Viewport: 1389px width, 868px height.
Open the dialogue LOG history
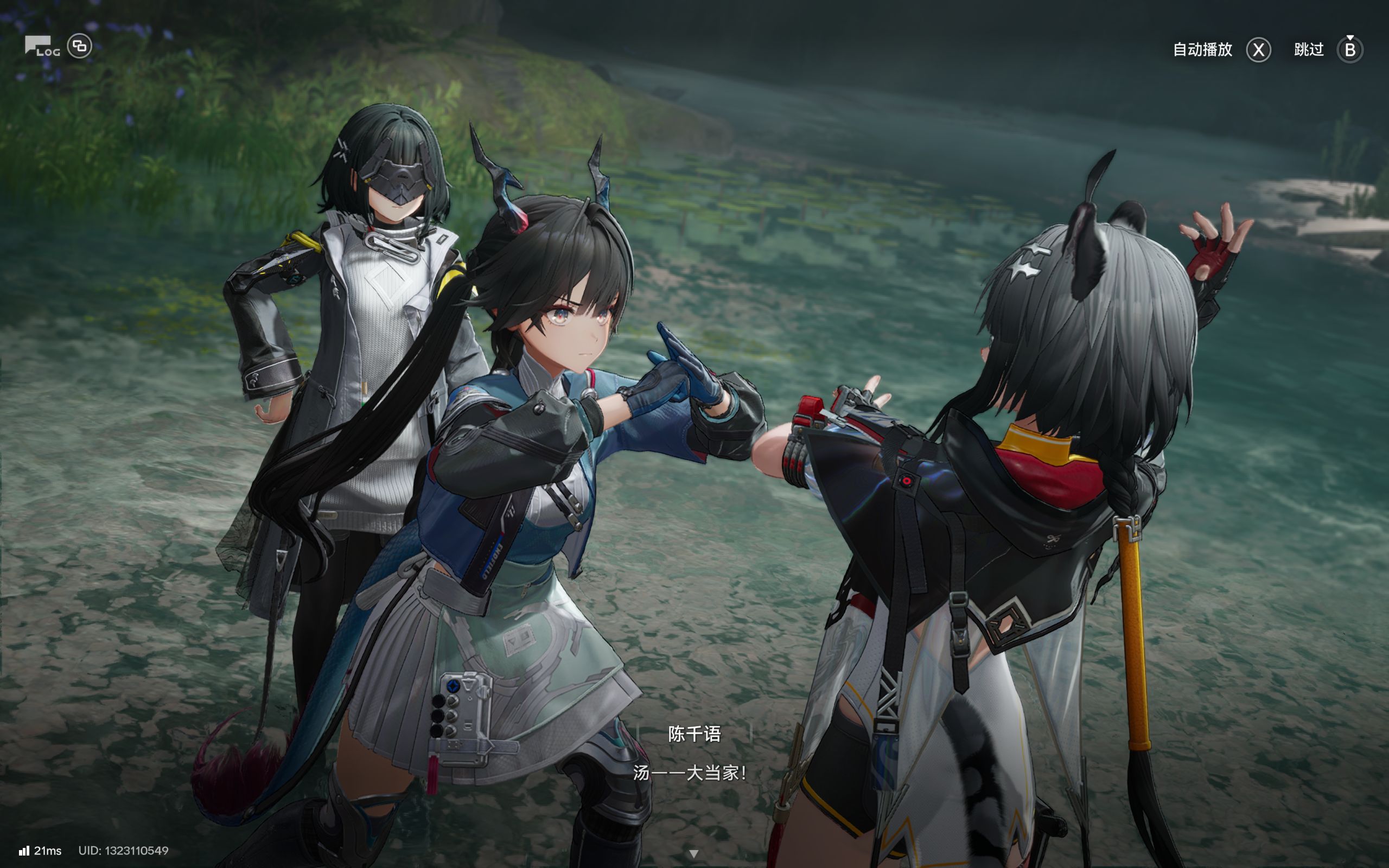tap(42, 47)
